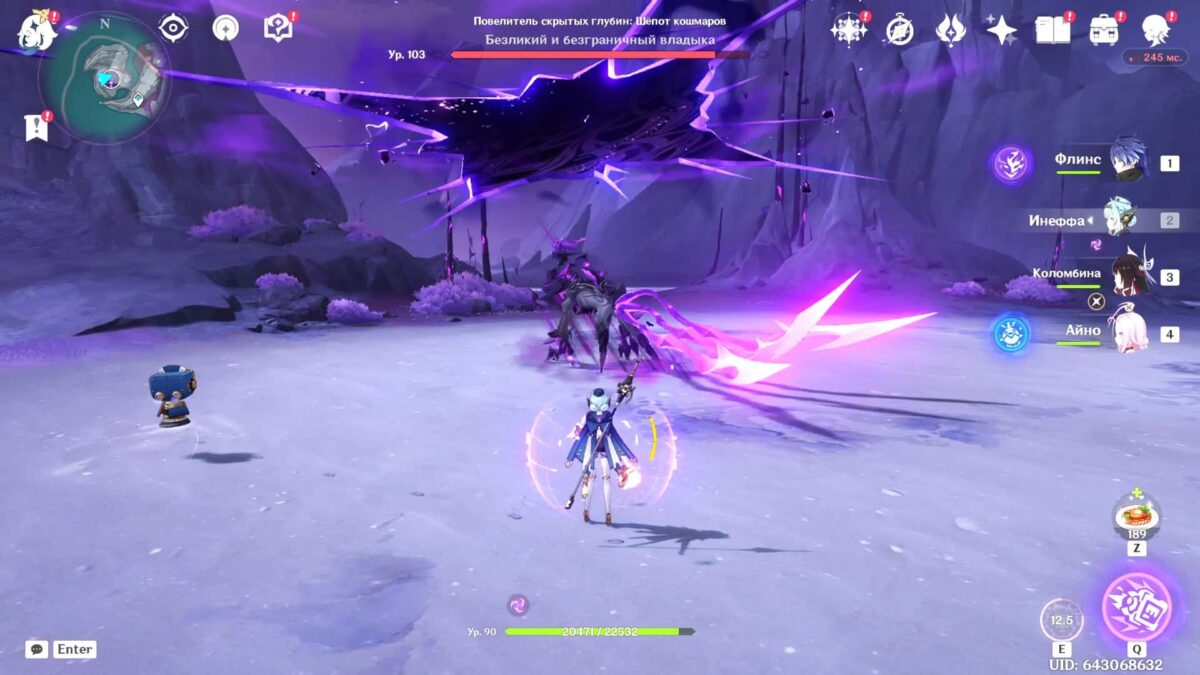1200x675 pixels.
Task: Open the open-book handbook icon
Action: [x=1053, y=30]
